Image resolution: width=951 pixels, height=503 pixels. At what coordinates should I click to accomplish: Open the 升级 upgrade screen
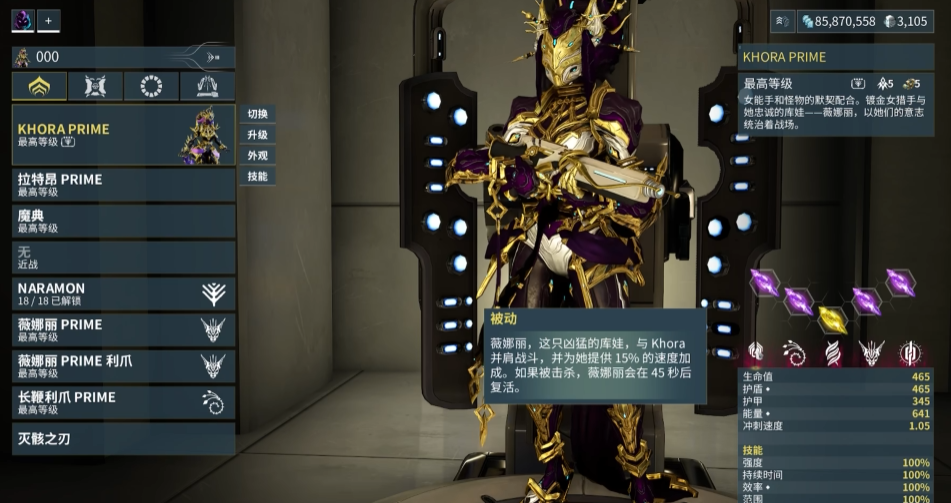click(257, 135)
